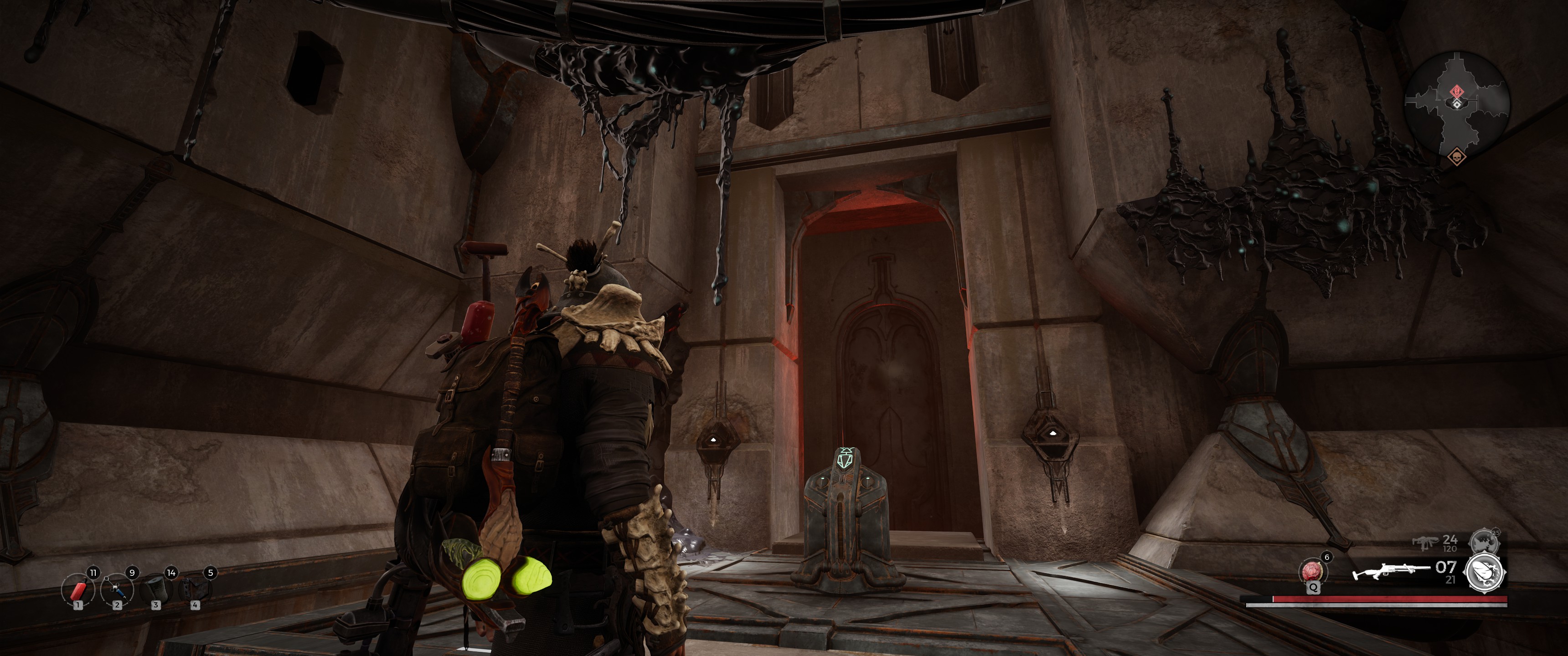Activate the large highlighted weapon mod icon

[x=1485, y=573]
